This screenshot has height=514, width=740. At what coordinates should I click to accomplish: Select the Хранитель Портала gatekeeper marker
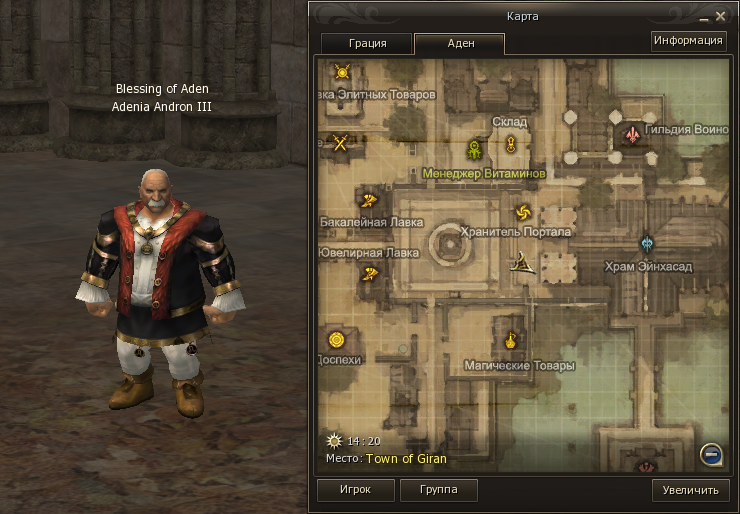pyautogui.click(x=522, y=211)
